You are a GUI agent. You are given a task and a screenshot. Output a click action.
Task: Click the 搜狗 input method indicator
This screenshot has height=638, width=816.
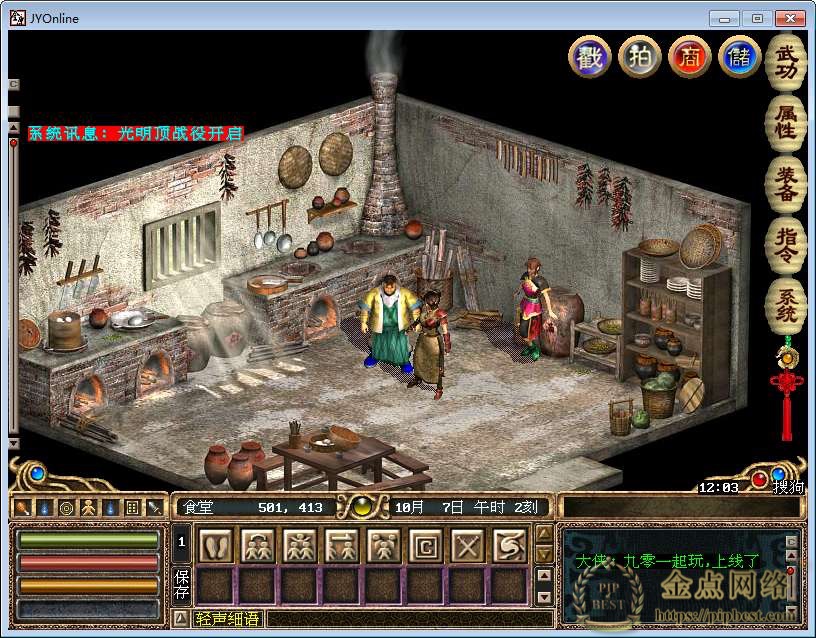click(786, 487)
